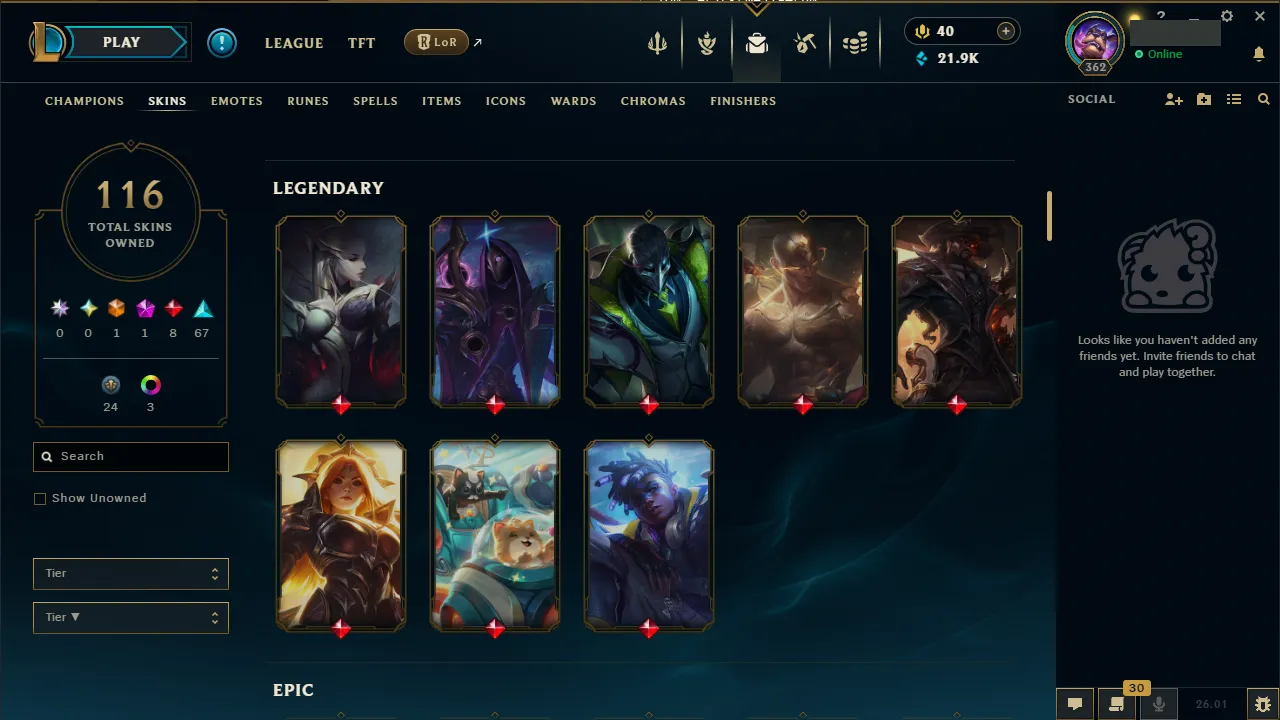Click the PLAY button
Image resolution: width=1280 pixels, height=720 pixels.
pos(121,42)
